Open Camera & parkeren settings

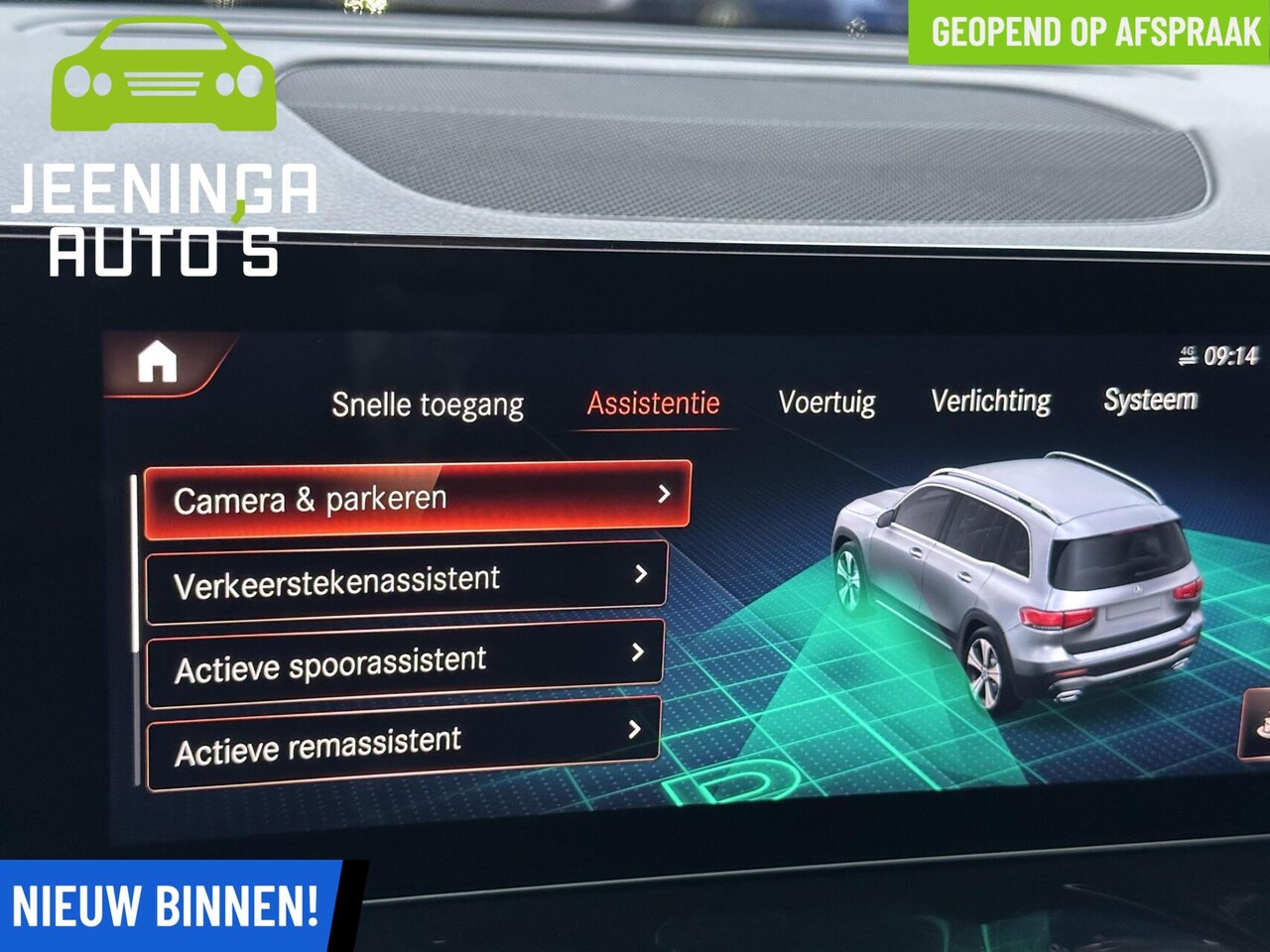(x=417, y=499)
